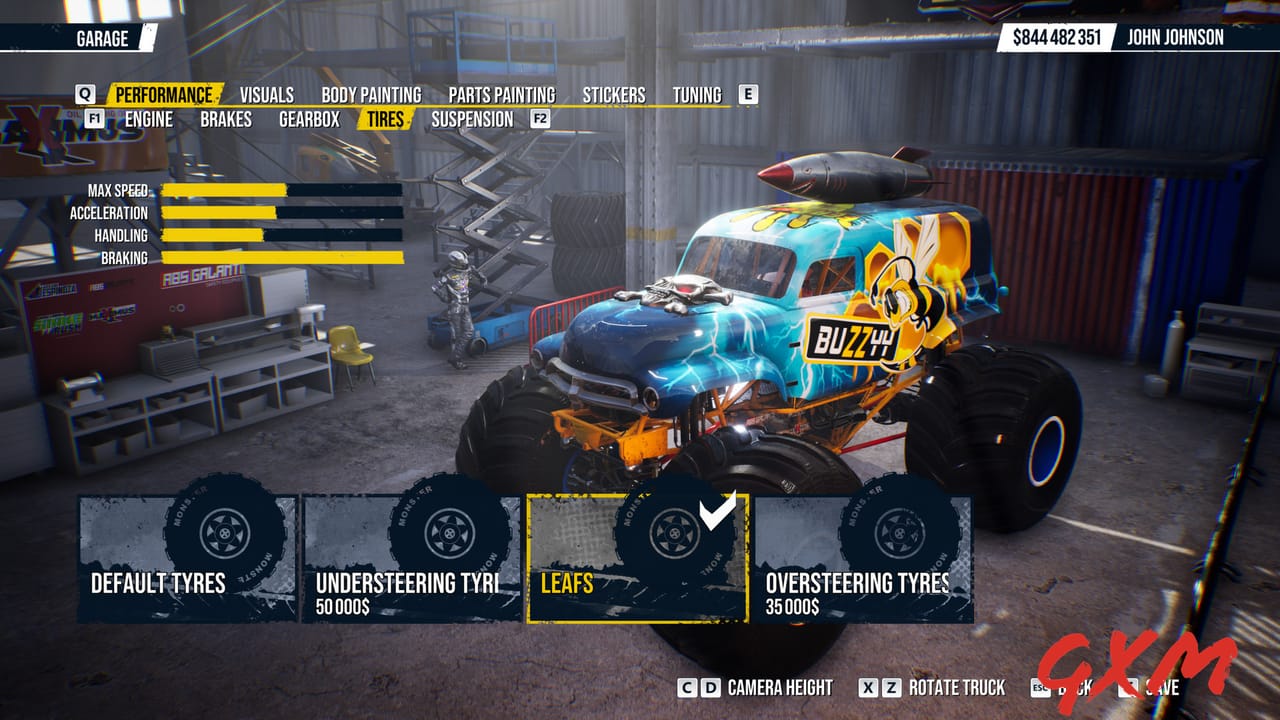Image resolution: width=1280 pixels, height=720 pixels.
Task: Click the Back button
Action: pos(1064,689)
